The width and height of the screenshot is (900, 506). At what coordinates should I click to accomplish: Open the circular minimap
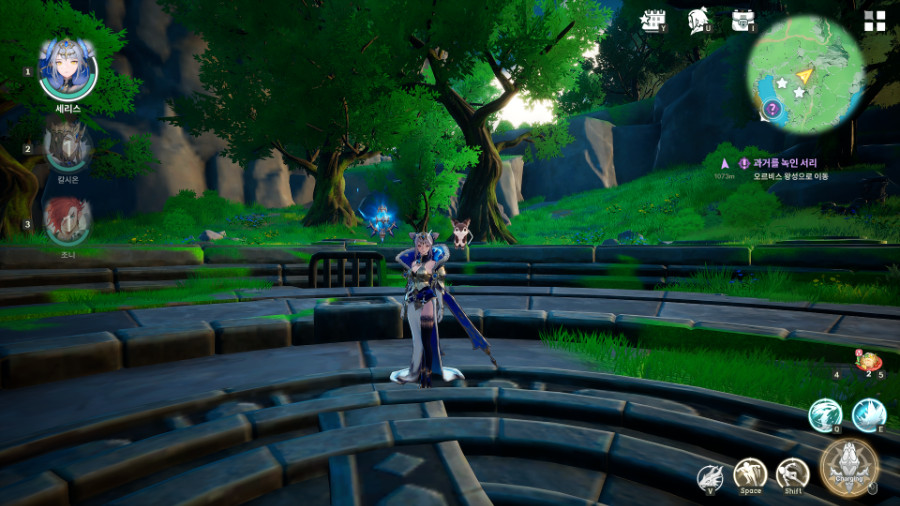805,74
